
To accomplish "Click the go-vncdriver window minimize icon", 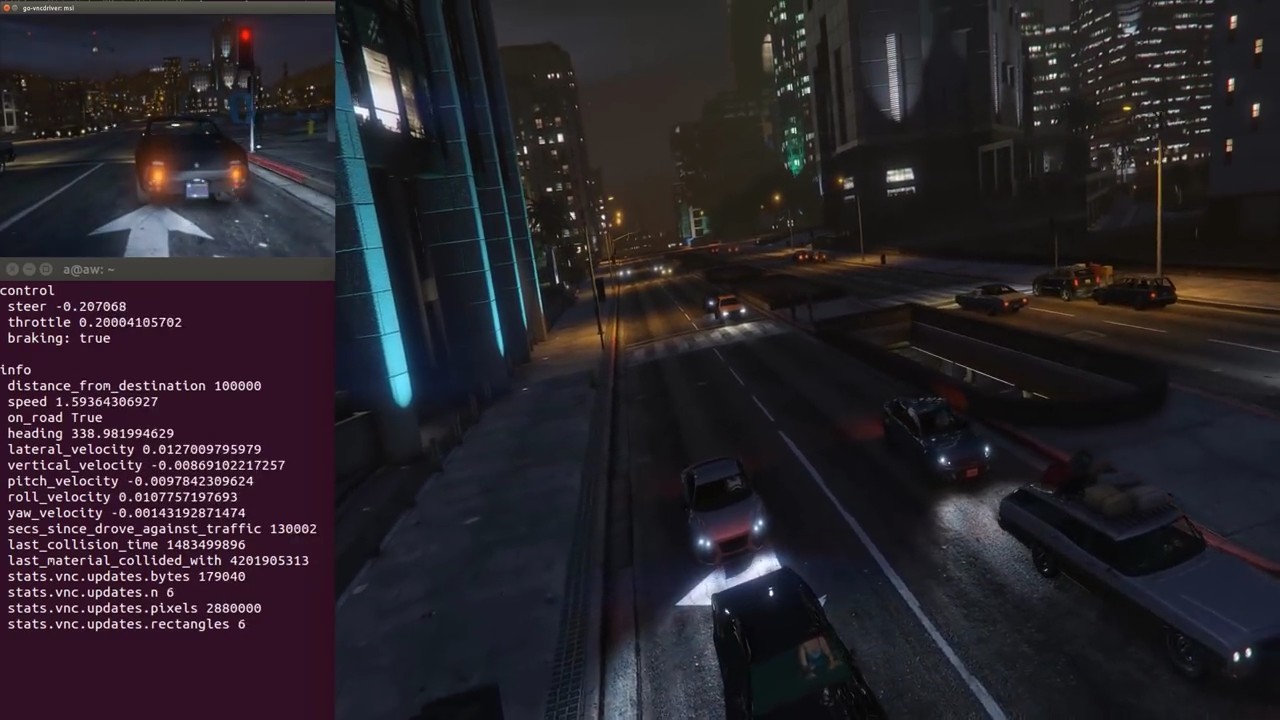I will 15,9.
